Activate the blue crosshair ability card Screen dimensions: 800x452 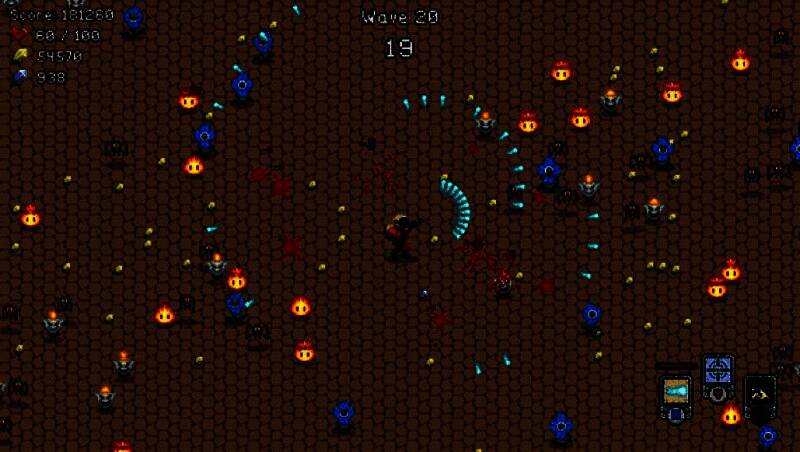(718, 372)
